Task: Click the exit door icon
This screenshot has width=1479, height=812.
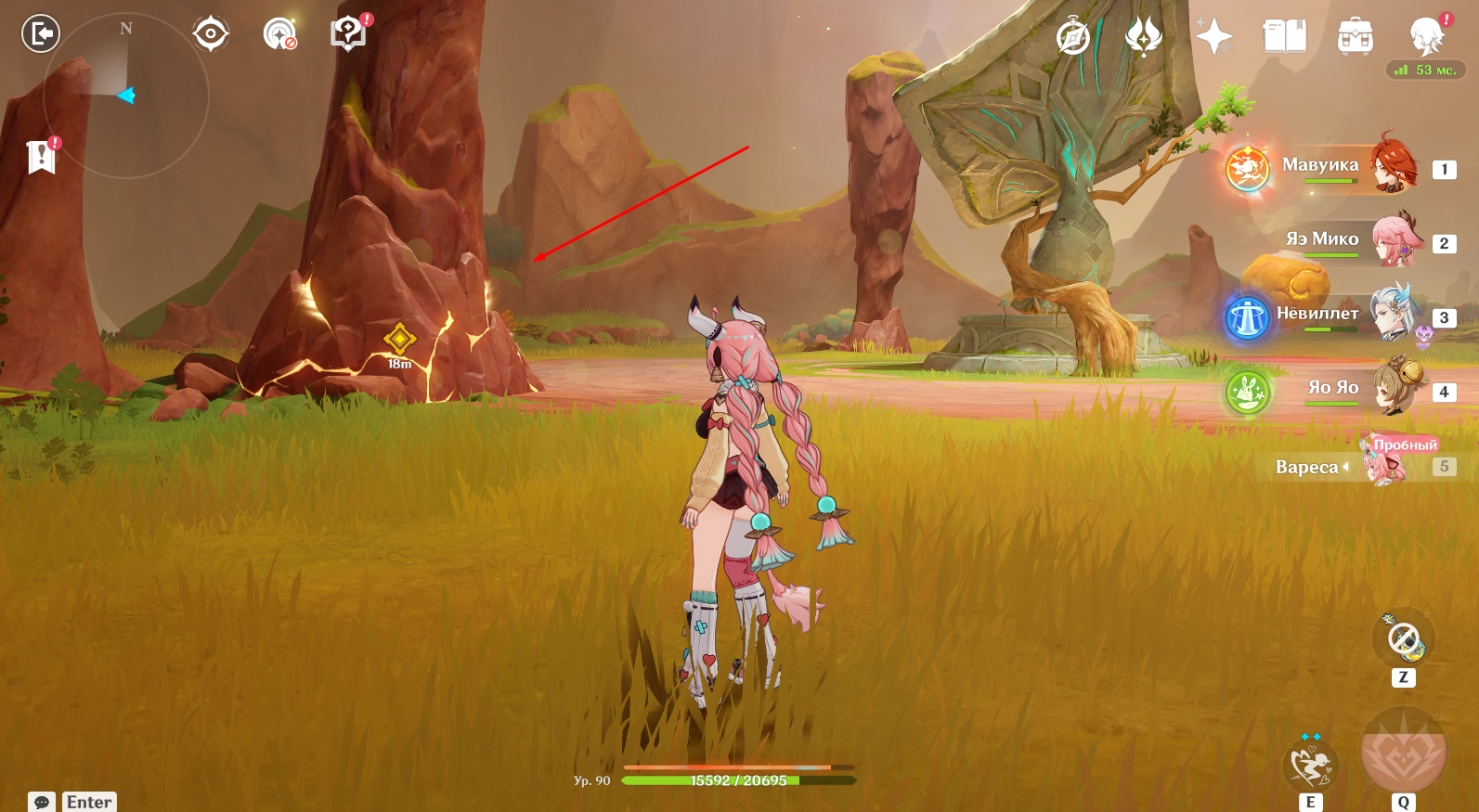Action: (x=40, y=34)
